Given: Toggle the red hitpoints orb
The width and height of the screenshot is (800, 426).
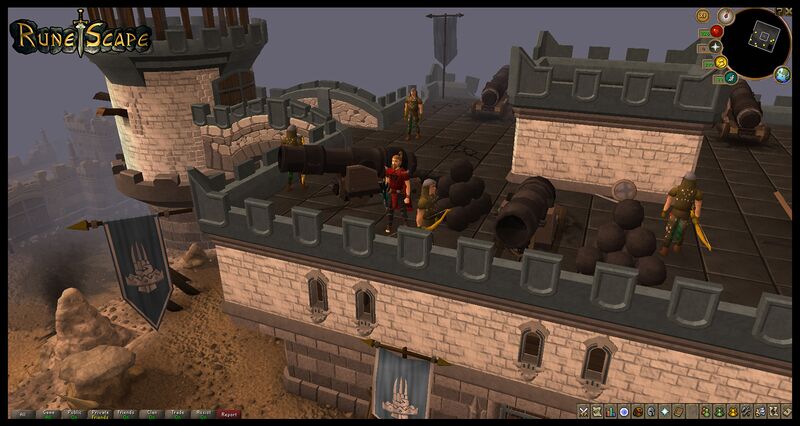Looking at the screenshot, I should (716, 31).
